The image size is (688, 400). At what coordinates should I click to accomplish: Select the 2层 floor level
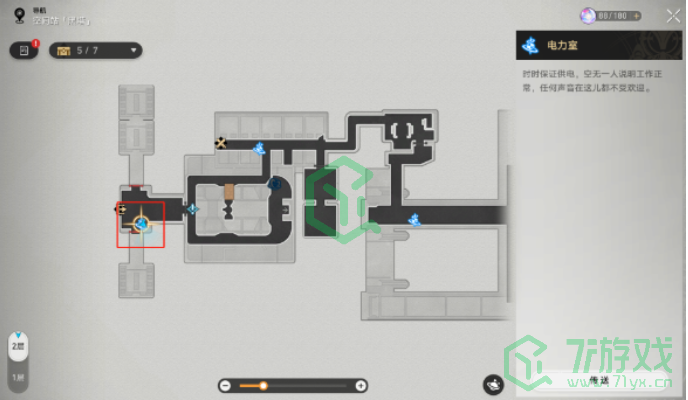pos(17,345)
